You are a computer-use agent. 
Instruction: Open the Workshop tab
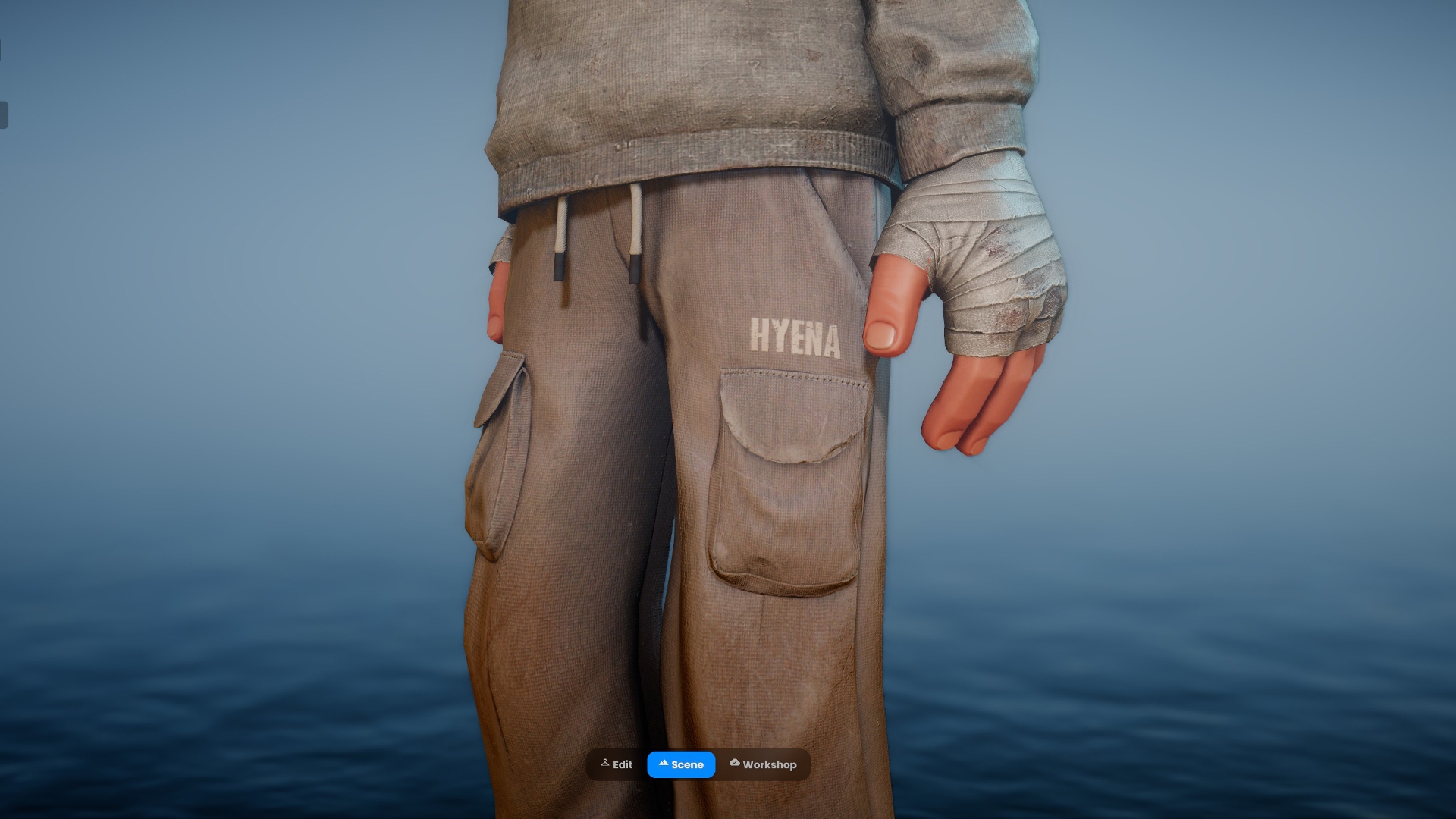tap(763, 764)
